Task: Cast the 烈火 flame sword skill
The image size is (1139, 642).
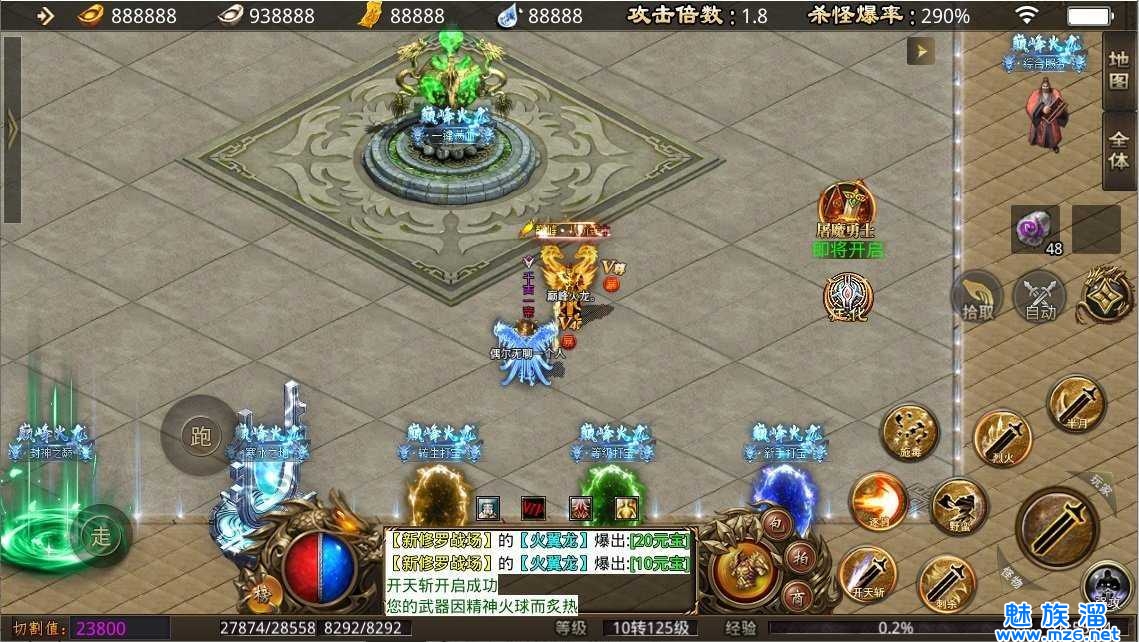Action: pos(1002,439)
